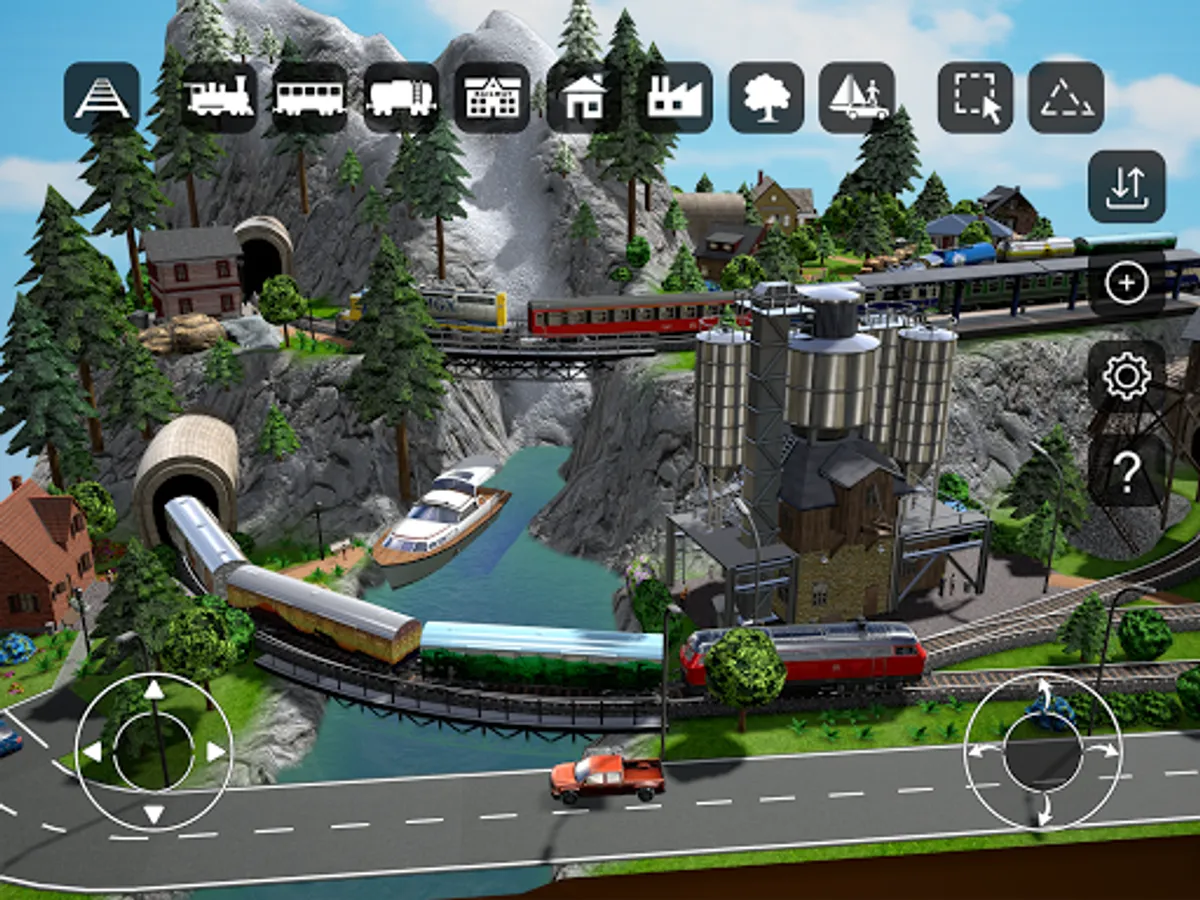Show help with the question mark
Screen dimensions: 1200x900
[x=1127, y=473]
